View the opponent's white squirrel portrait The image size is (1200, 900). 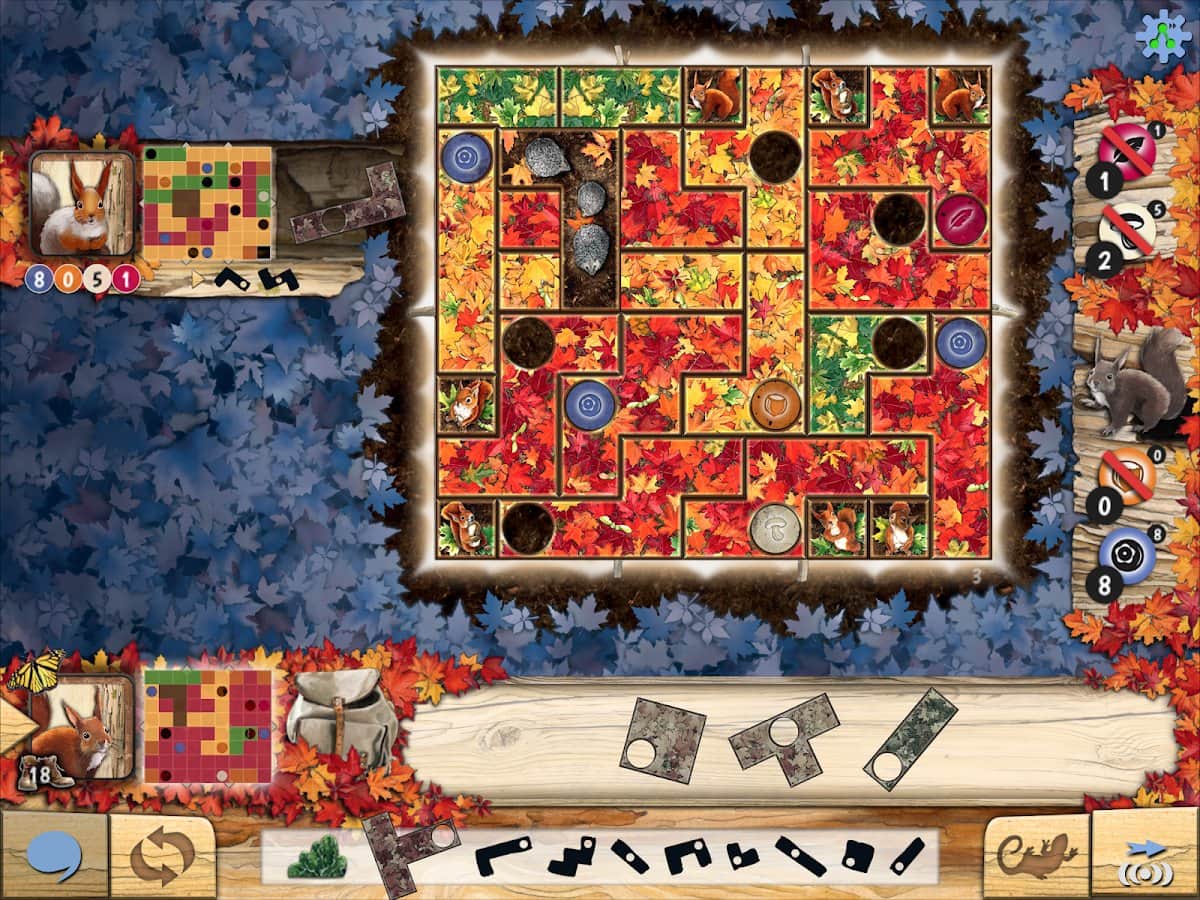[x=82, y=204]
